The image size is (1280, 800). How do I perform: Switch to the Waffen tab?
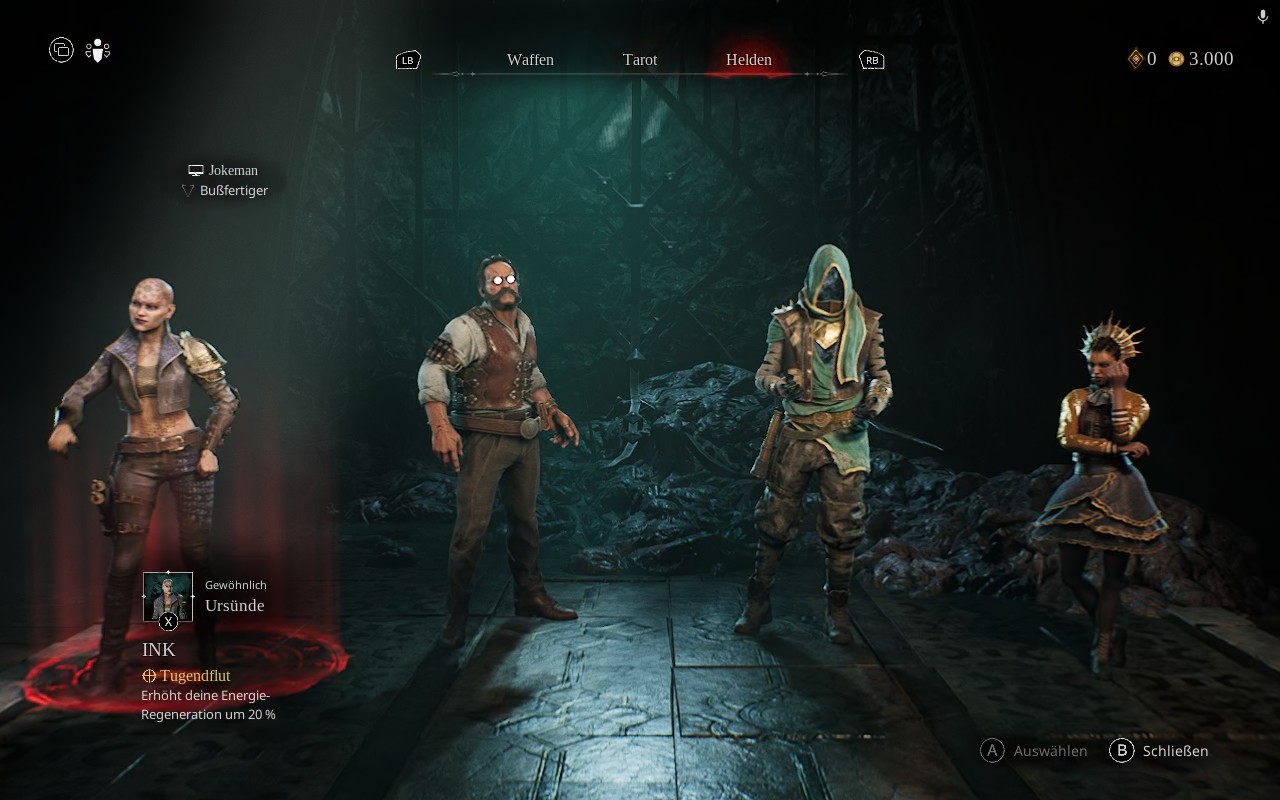pos(530,60)
